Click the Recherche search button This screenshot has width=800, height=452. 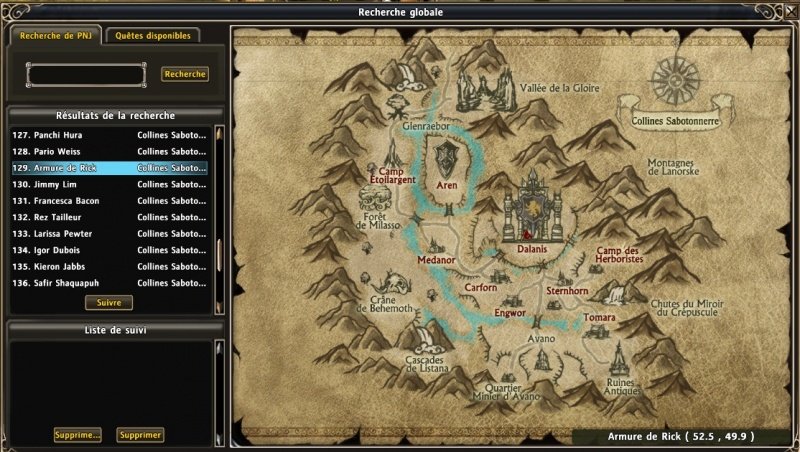click(185, 74)
